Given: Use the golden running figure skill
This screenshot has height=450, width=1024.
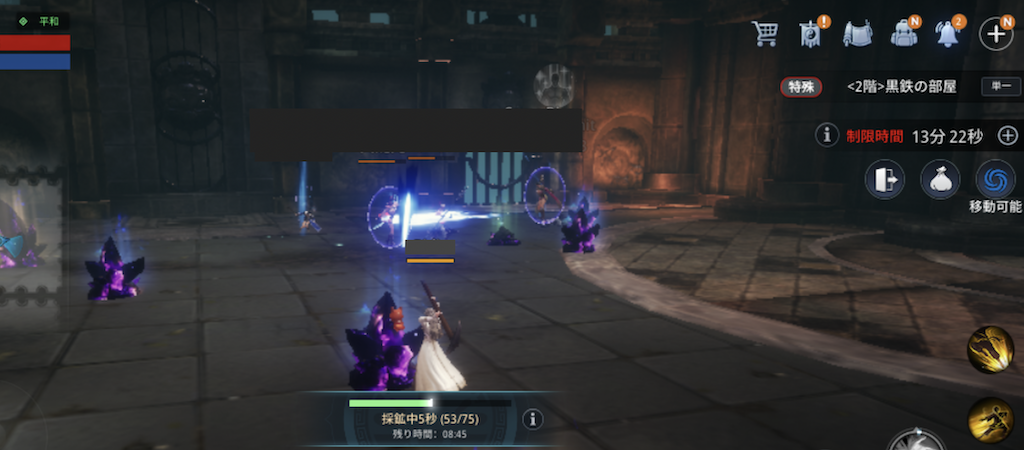Looking at the screenshot, I should pos(990,418).
